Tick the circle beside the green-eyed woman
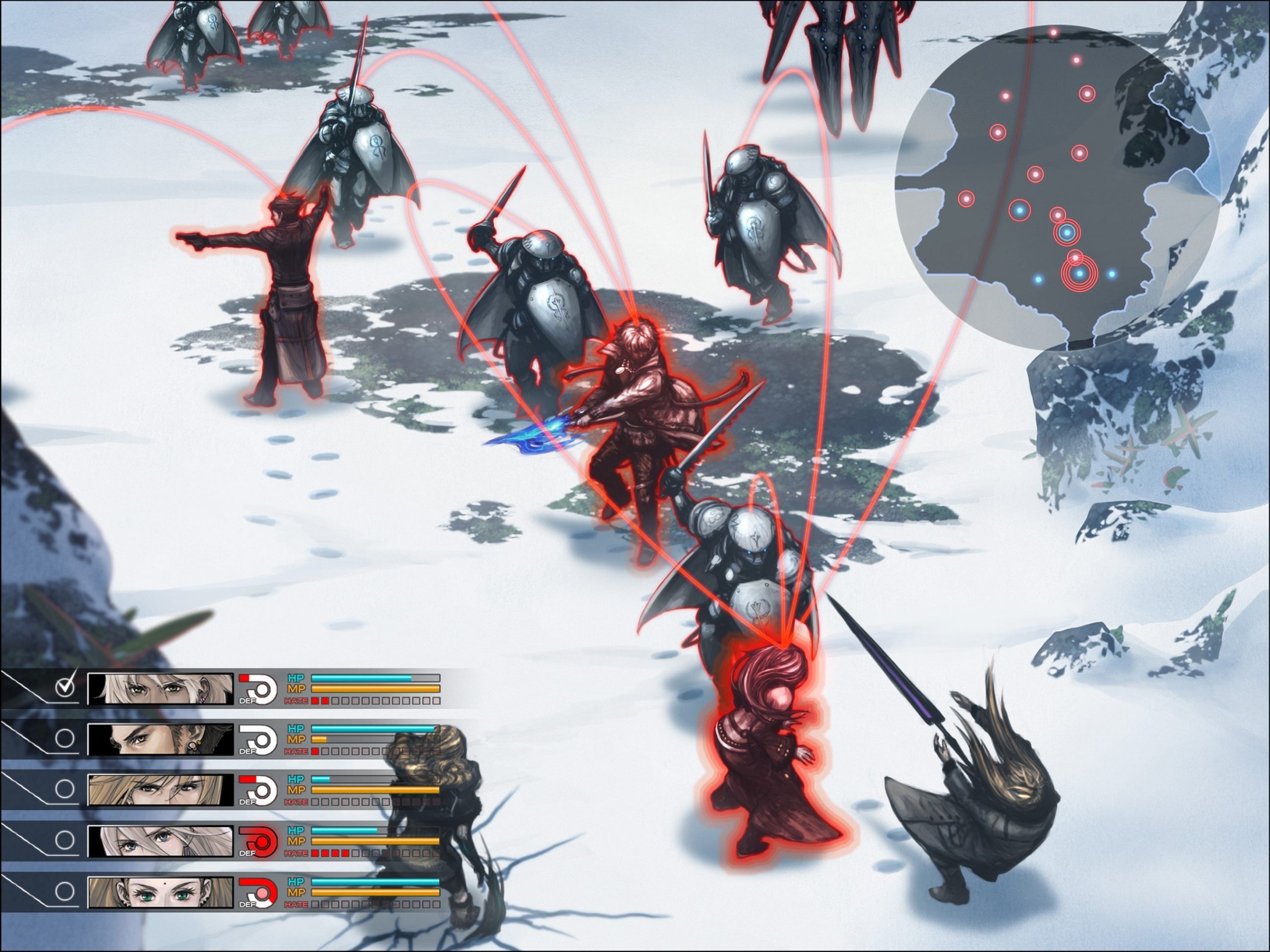 (65, 891)
